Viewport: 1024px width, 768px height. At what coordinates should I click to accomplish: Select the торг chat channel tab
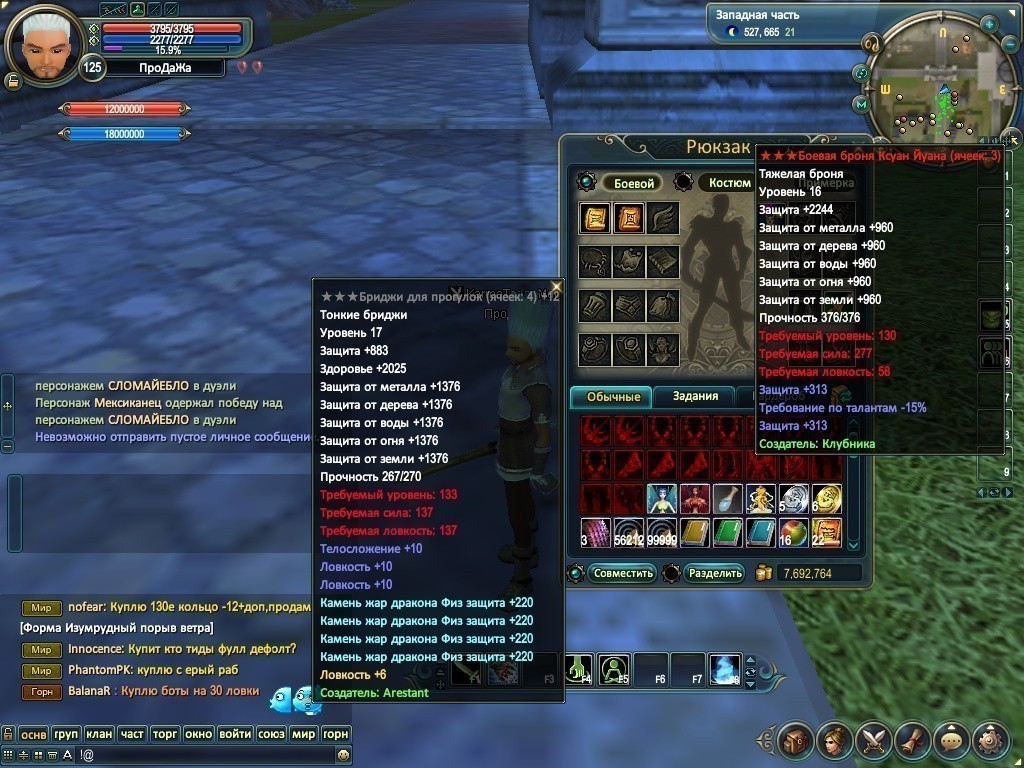[165, 734]
